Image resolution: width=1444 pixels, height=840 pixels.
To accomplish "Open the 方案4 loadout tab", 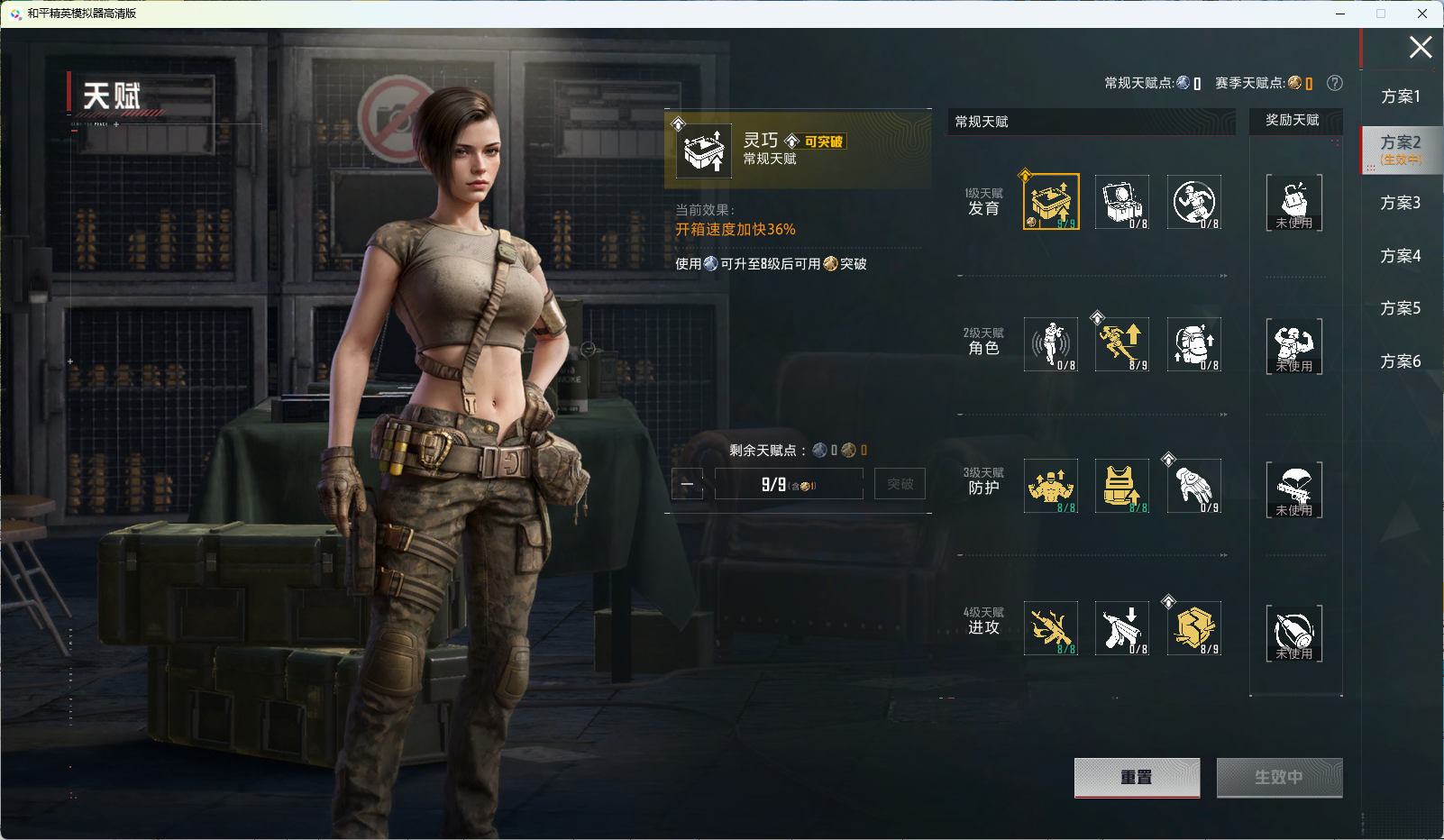I will [1401, 256].
